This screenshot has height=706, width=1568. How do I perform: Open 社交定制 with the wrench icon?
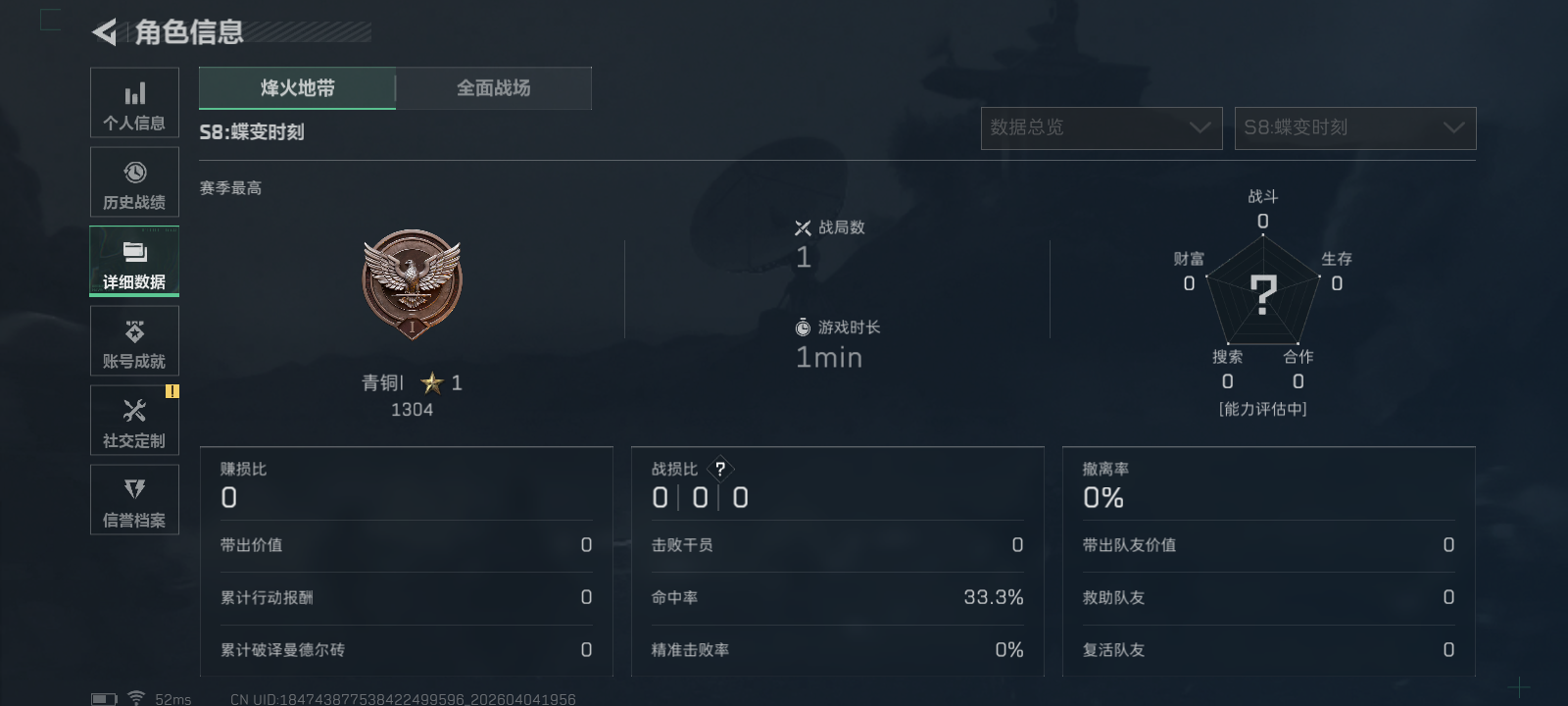click(134, 420)
